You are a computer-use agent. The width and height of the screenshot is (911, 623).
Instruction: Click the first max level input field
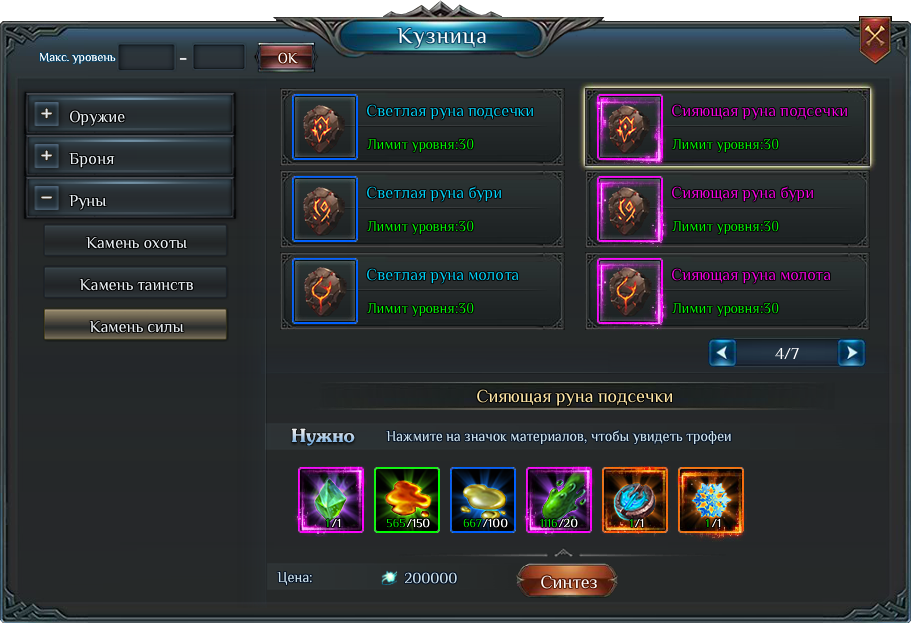coord(146,57)
